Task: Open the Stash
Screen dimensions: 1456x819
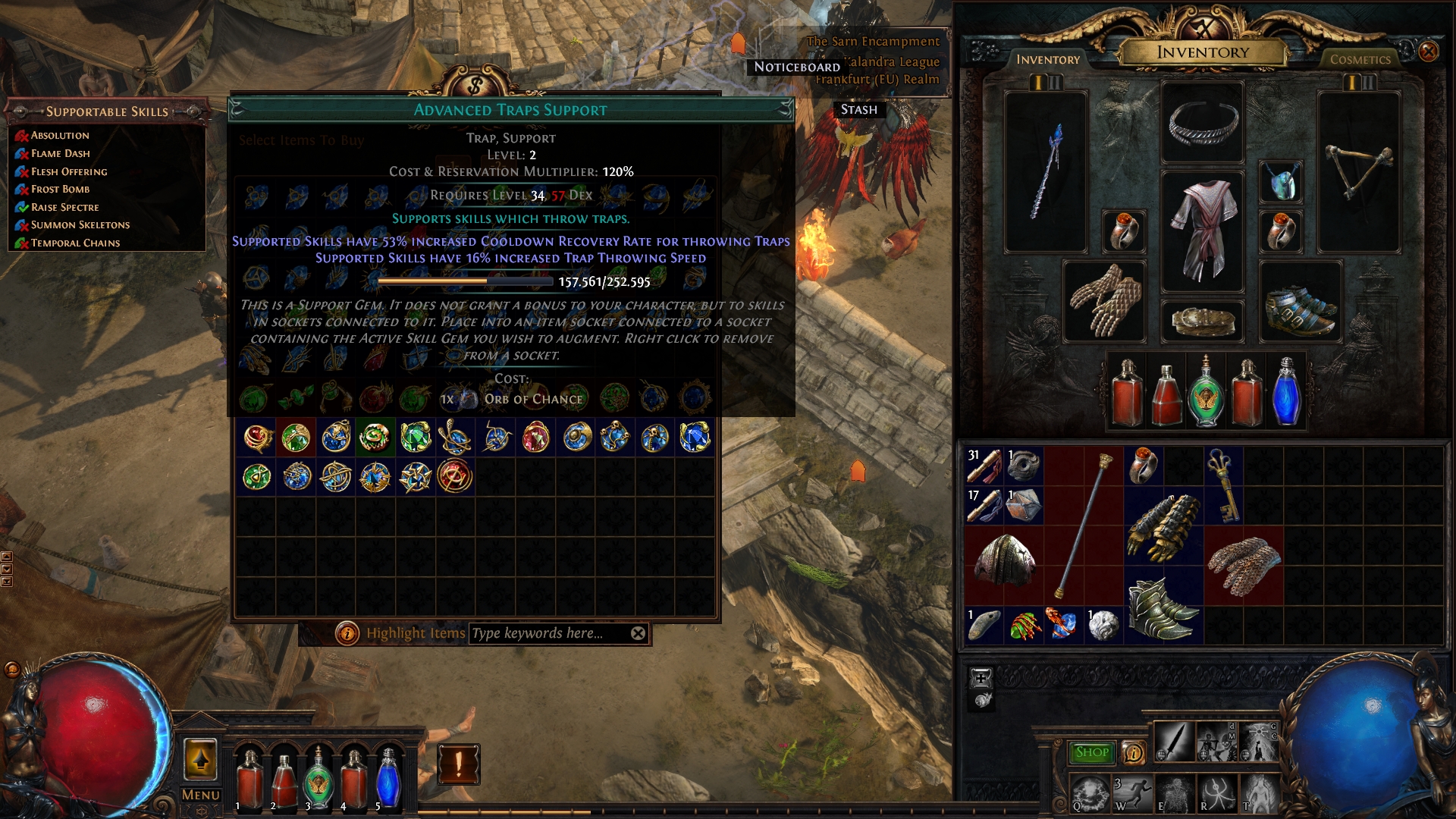Action: 858,109
